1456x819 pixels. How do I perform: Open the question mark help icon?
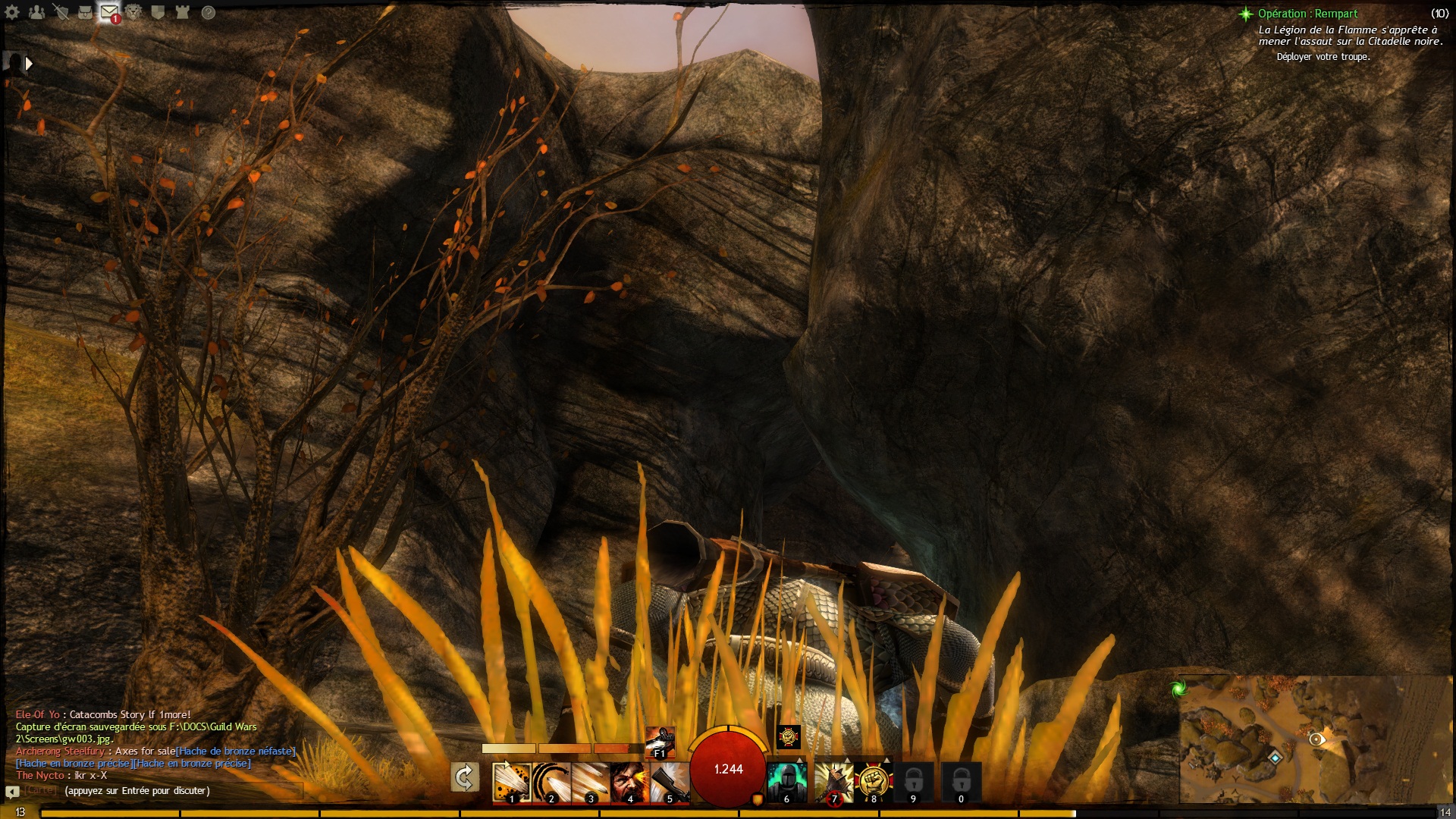pyautogui.click(x=208, y=12)
